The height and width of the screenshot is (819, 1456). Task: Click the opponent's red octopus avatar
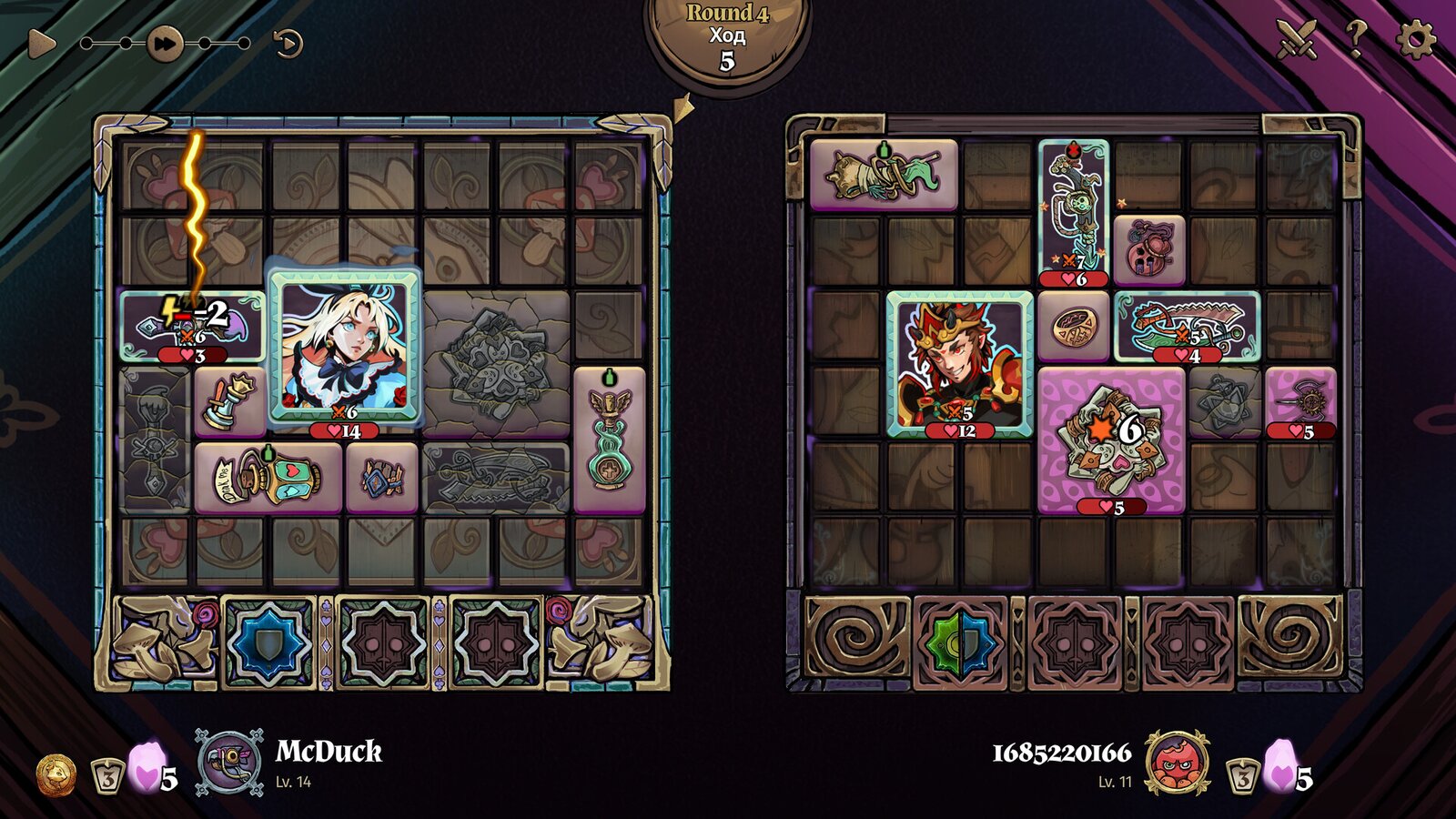click(x=1177, y=762)
